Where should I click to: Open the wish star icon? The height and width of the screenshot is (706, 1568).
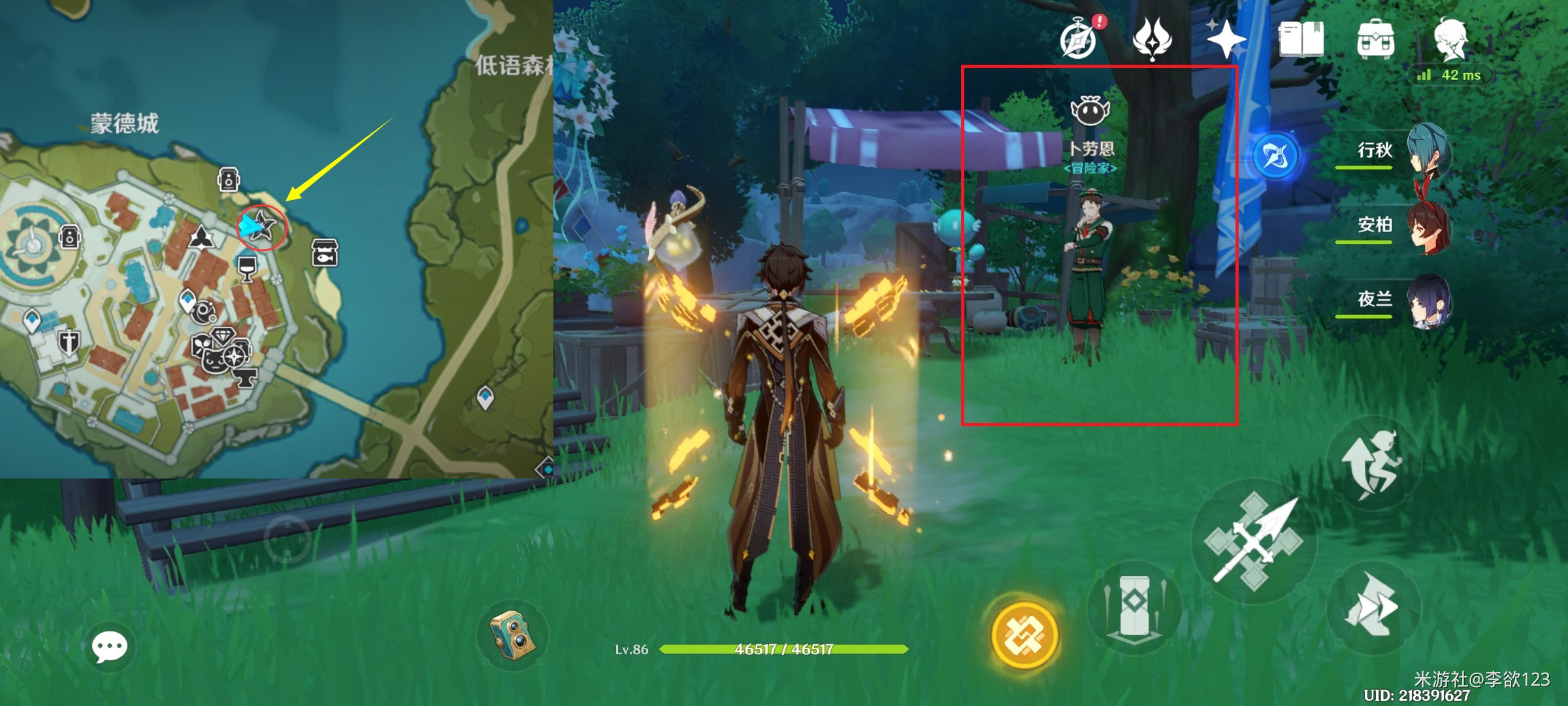[x=1226, y=39]
